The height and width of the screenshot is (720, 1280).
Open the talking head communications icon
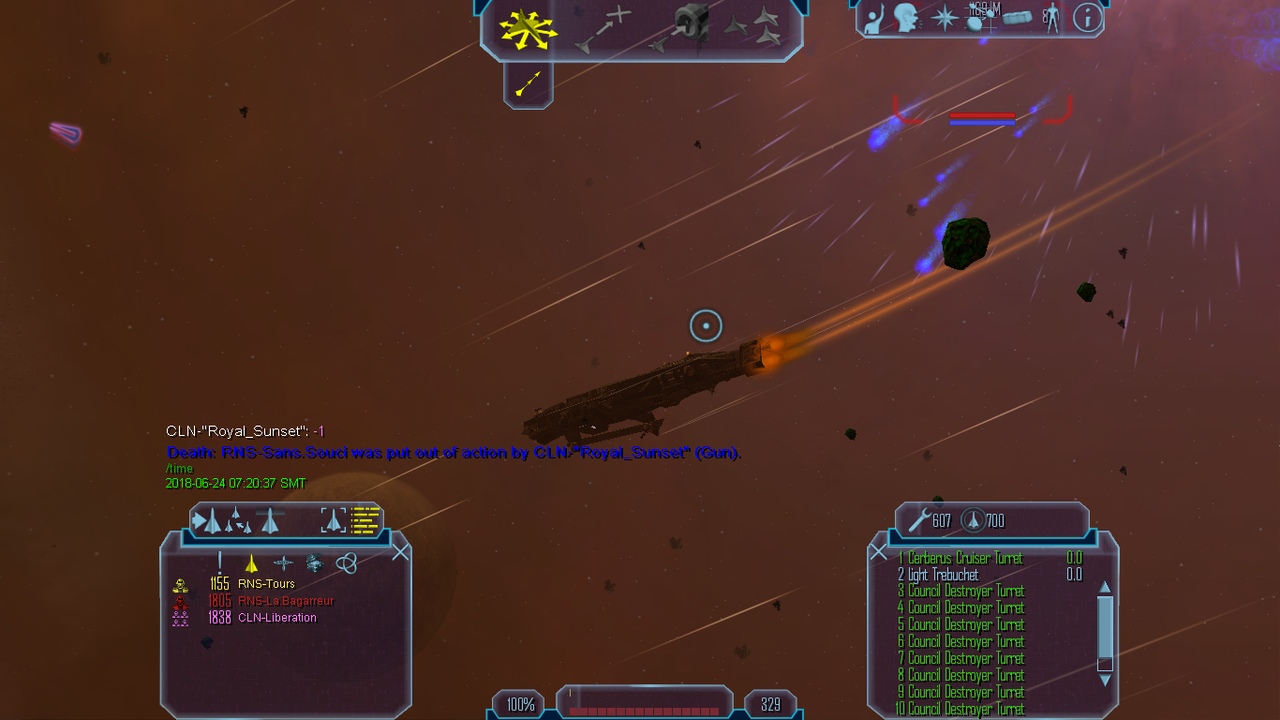click(907, 18)
